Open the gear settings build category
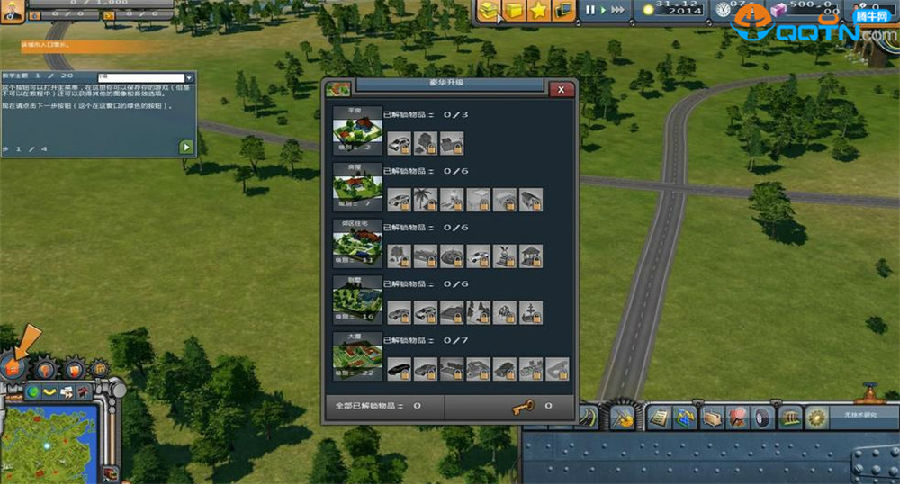Viewport: 900px width, 484px height. click(816, 417)
